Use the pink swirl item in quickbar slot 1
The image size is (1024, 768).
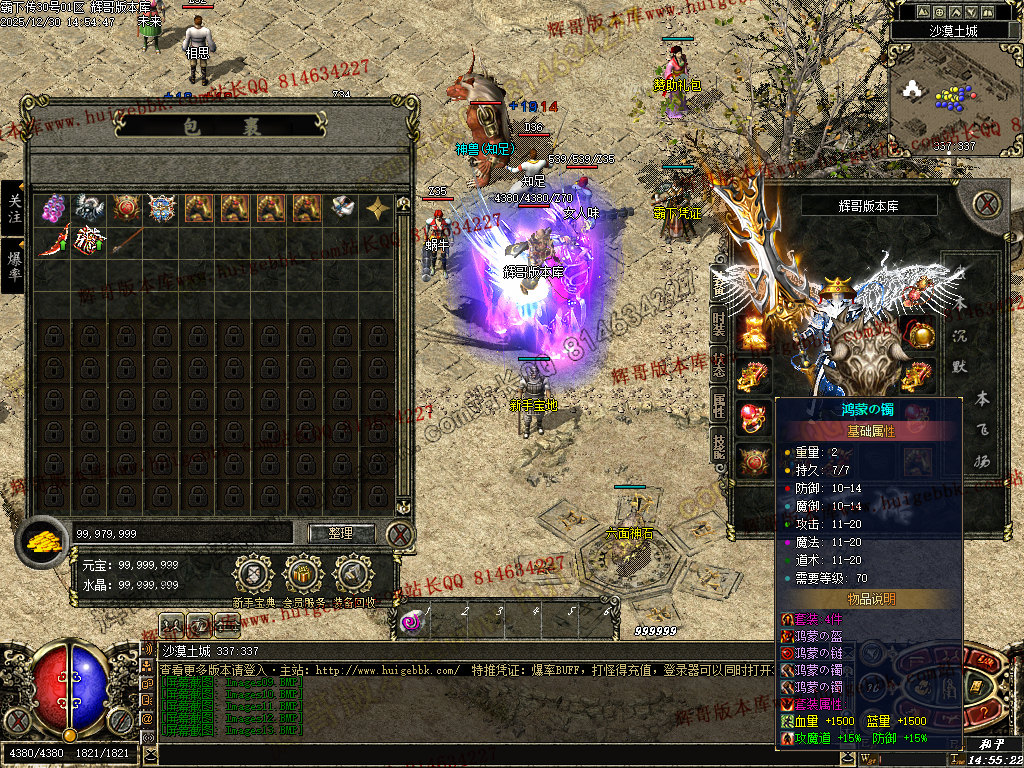coord(412,622)
